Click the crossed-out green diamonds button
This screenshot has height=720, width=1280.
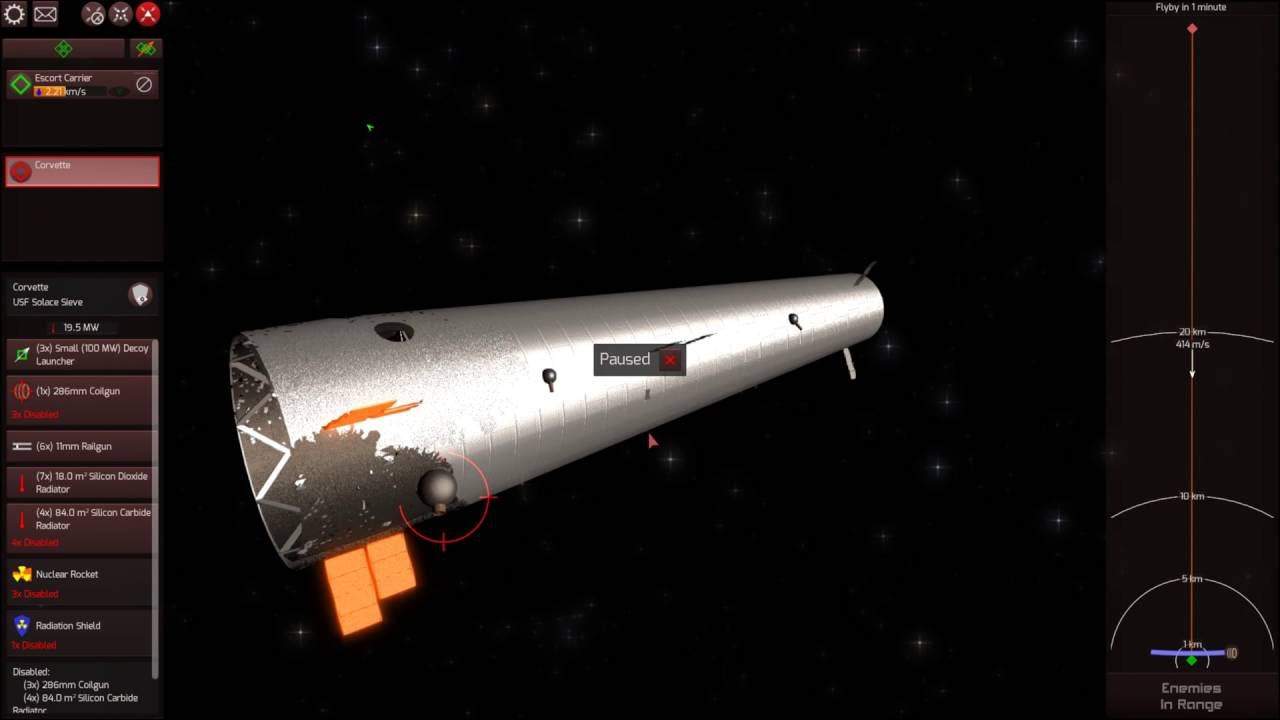point(146,48)
